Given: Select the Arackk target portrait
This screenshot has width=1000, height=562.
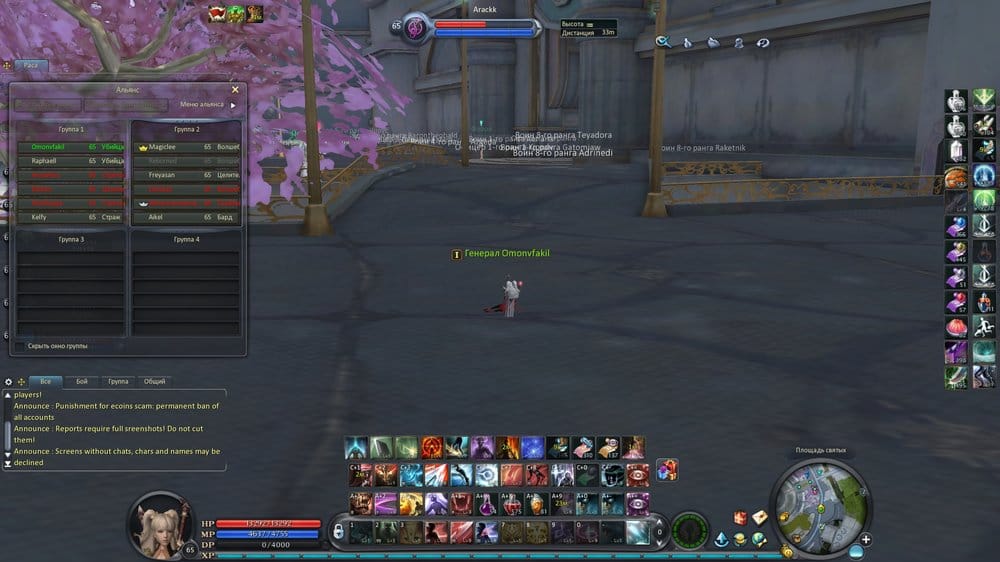Looking at the screenshot, I should click(x=415, y=29).
